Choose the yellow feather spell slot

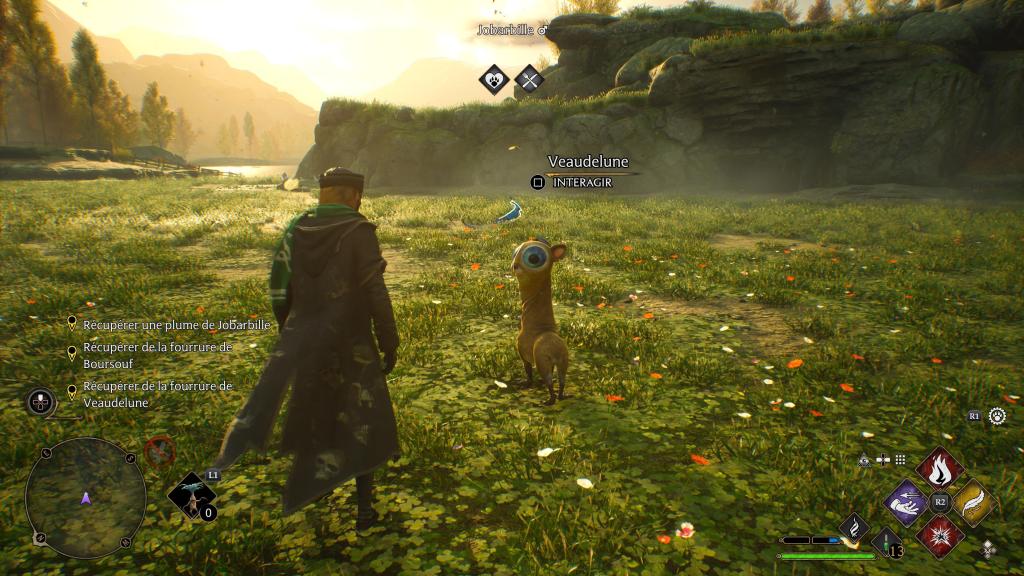[x=972, y=501]
